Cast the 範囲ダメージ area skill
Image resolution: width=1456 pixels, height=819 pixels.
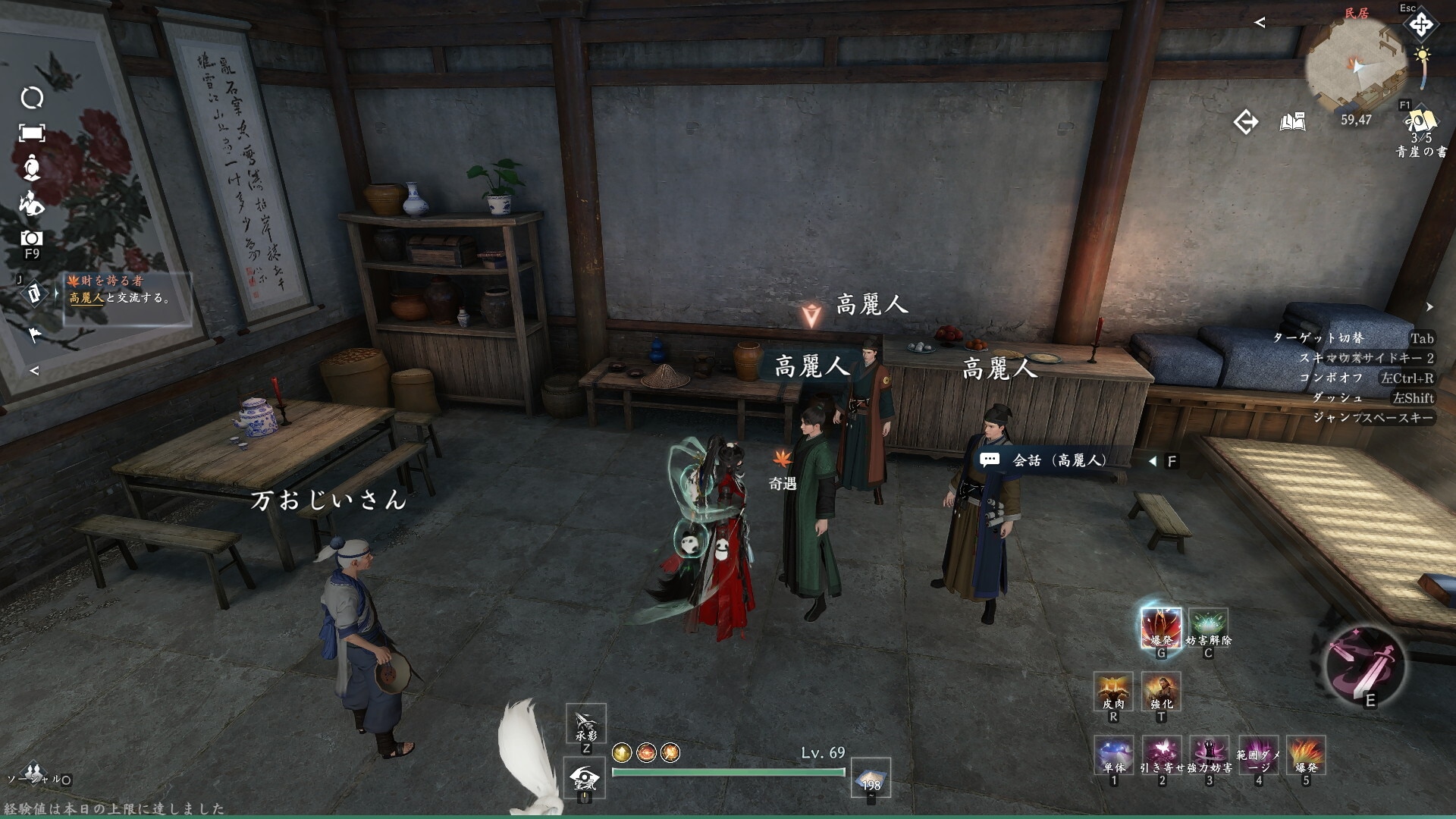[1258, 755]
